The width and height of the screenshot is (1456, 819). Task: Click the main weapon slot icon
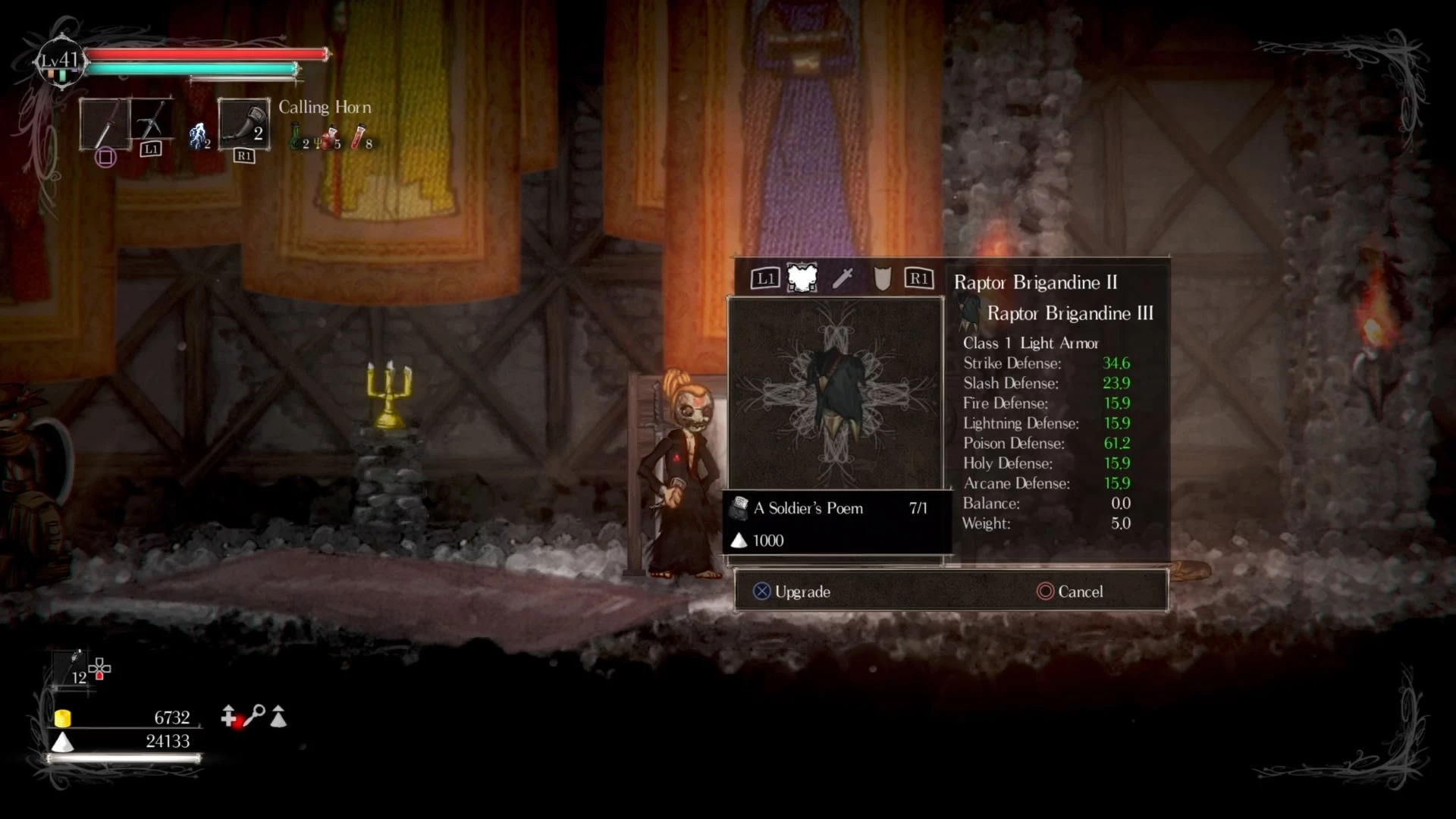tap(105, 124)
